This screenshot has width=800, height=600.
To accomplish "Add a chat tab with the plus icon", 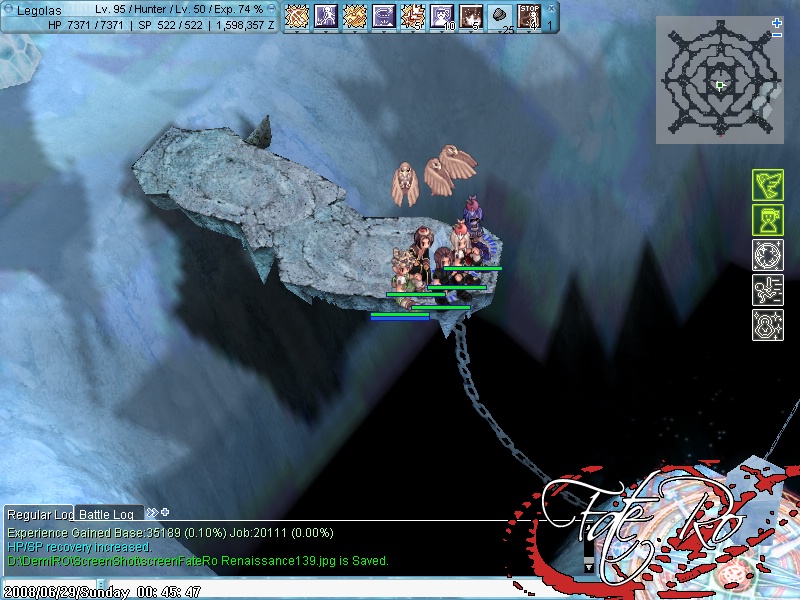I will click(165, 512).
